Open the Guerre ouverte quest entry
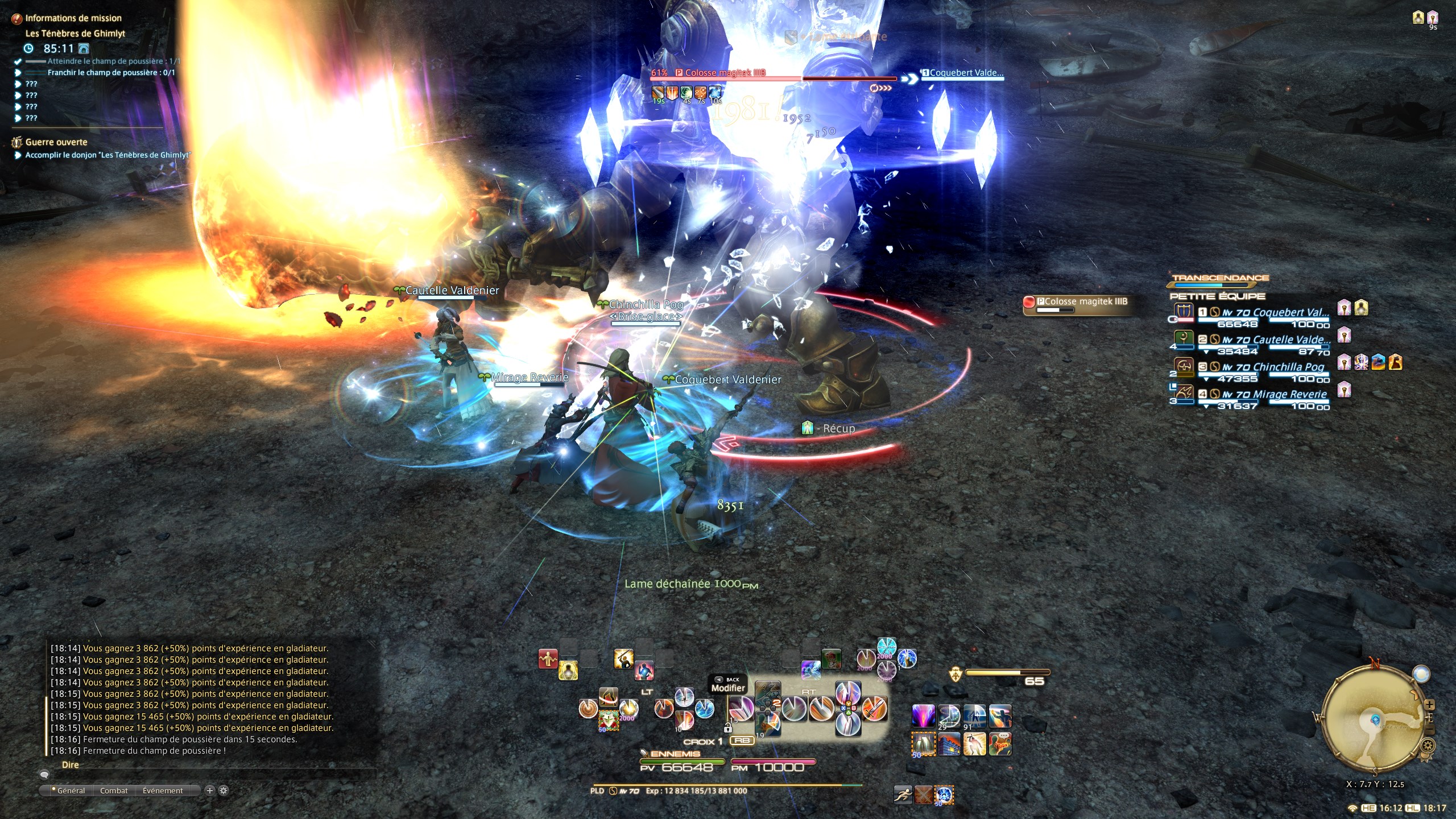 pos(56,142)
